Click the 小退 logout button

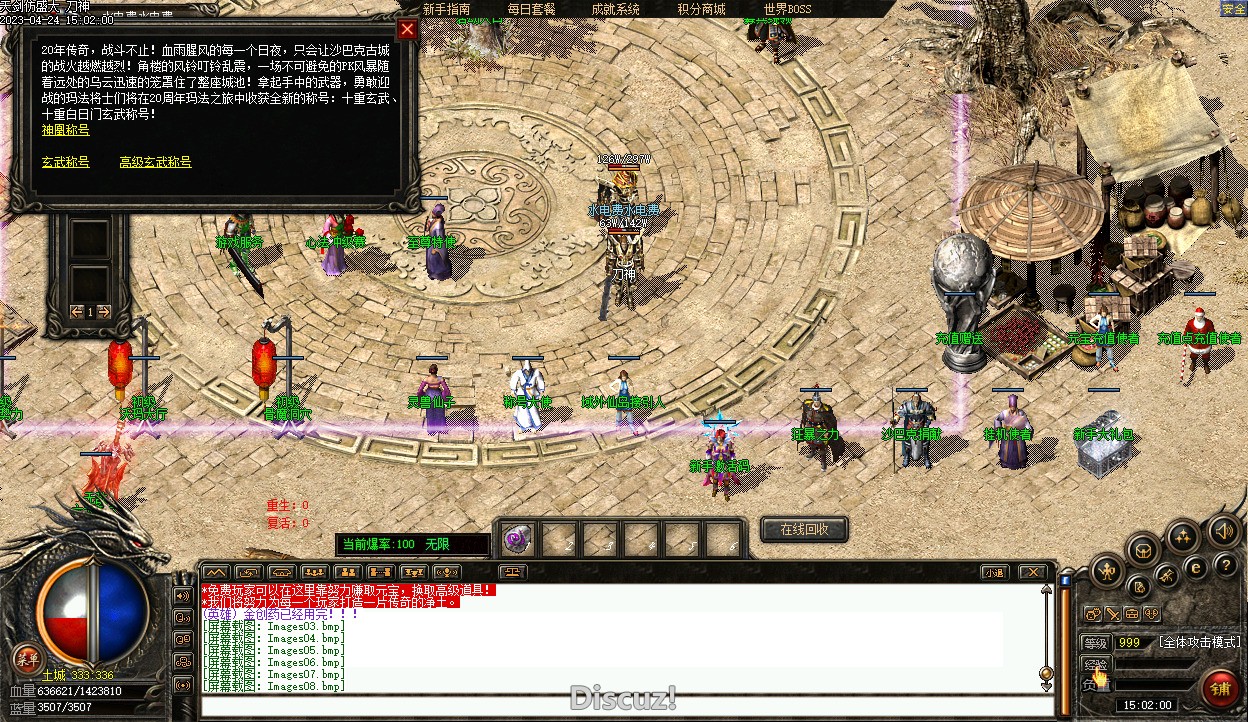(x=993, y=573)
